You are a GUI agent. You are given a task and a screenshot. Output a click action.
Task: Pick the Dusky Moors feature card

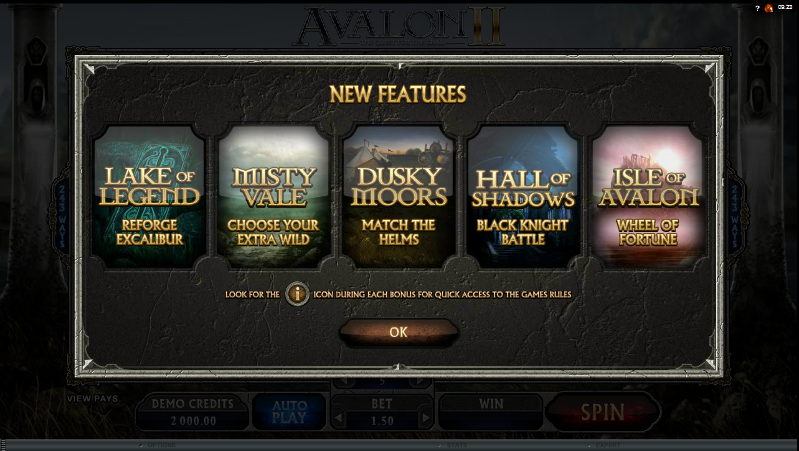pyautogui.click(x=398, y=198)
